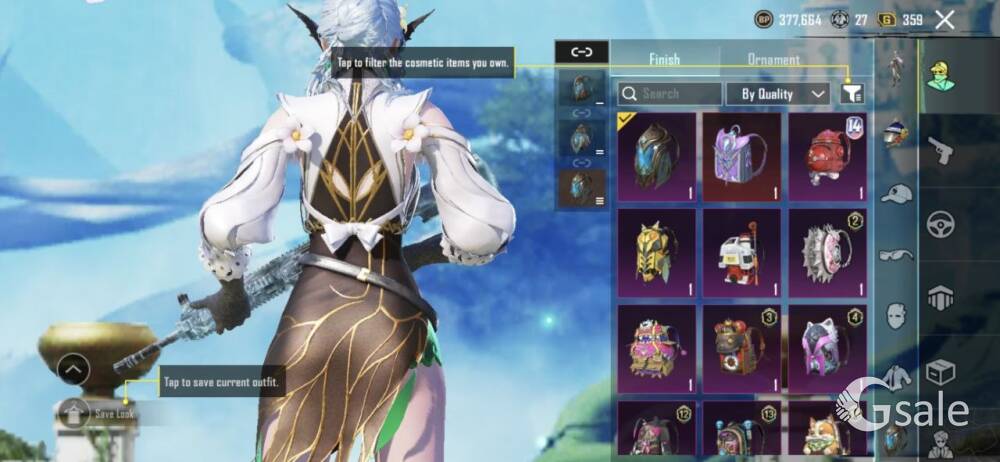1000x462 pixels.
Task: Open the weapons category pistol icon
Action: [x=940, y=150]
